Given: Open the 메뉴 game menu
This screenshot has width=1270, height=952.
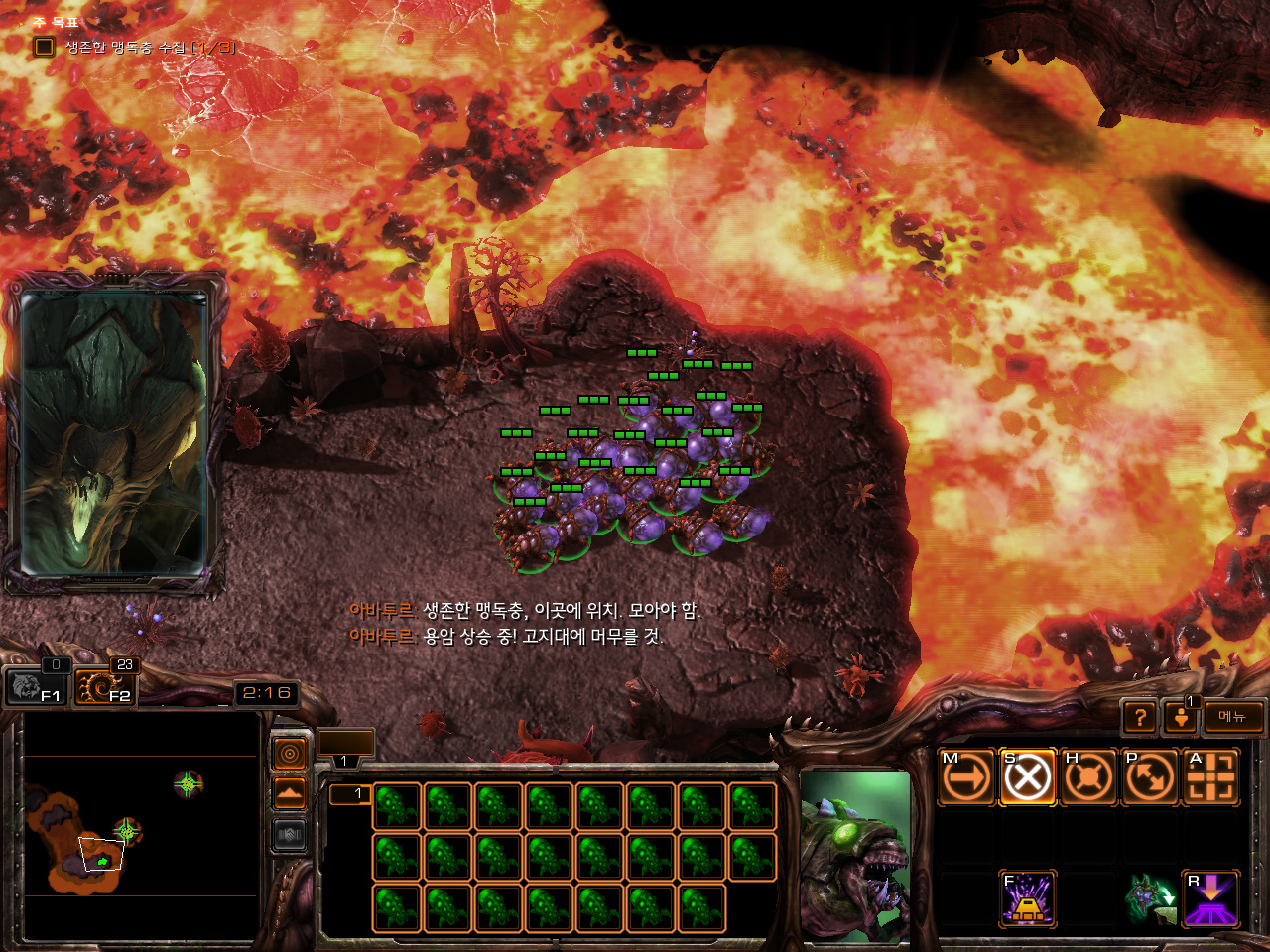Looking at the screenshot, I should point(1233,717).
